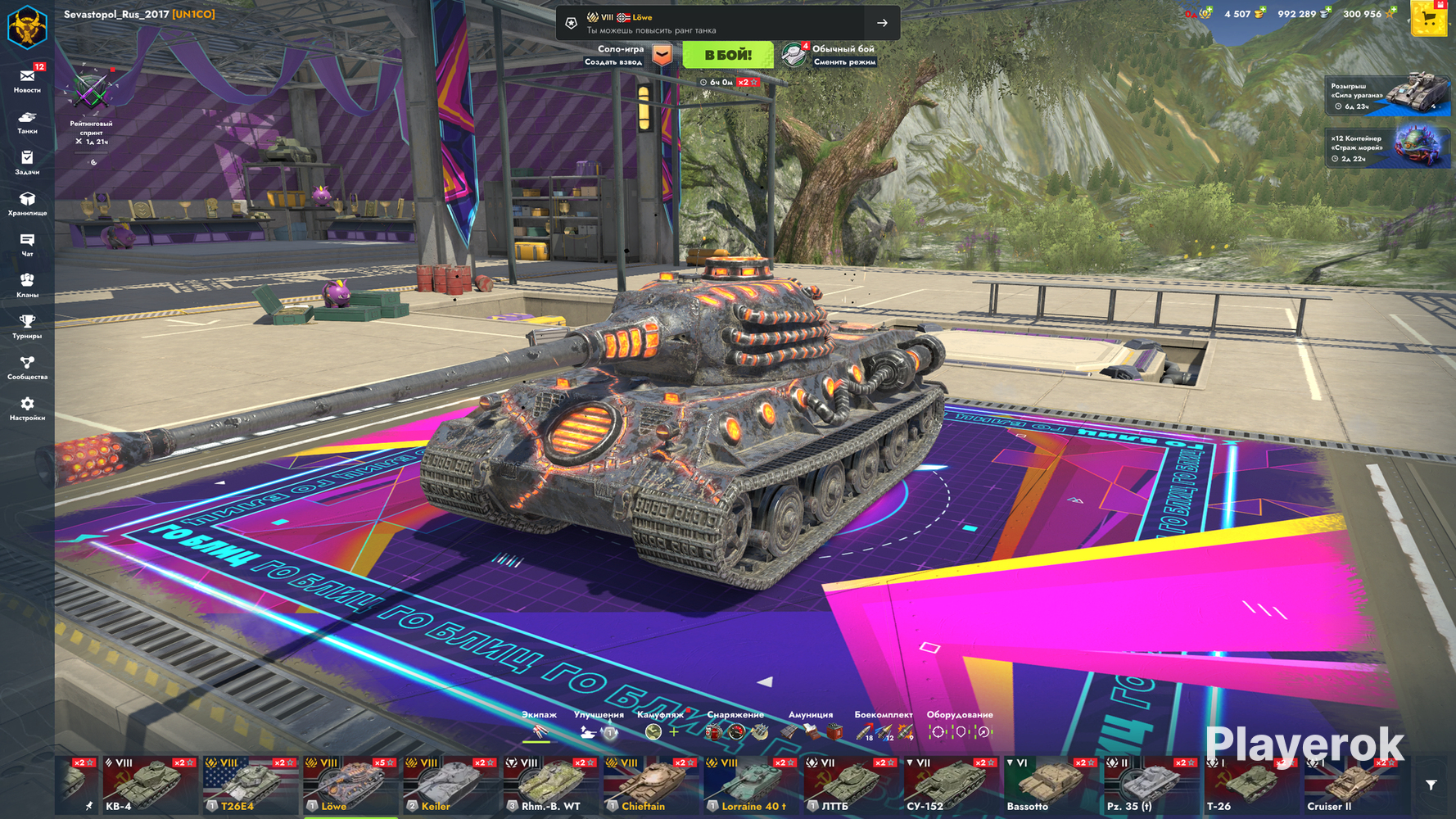The height and width of the screenshot is (819, 1456).
Task: Open the shop cart icon
Action: 1429,18
